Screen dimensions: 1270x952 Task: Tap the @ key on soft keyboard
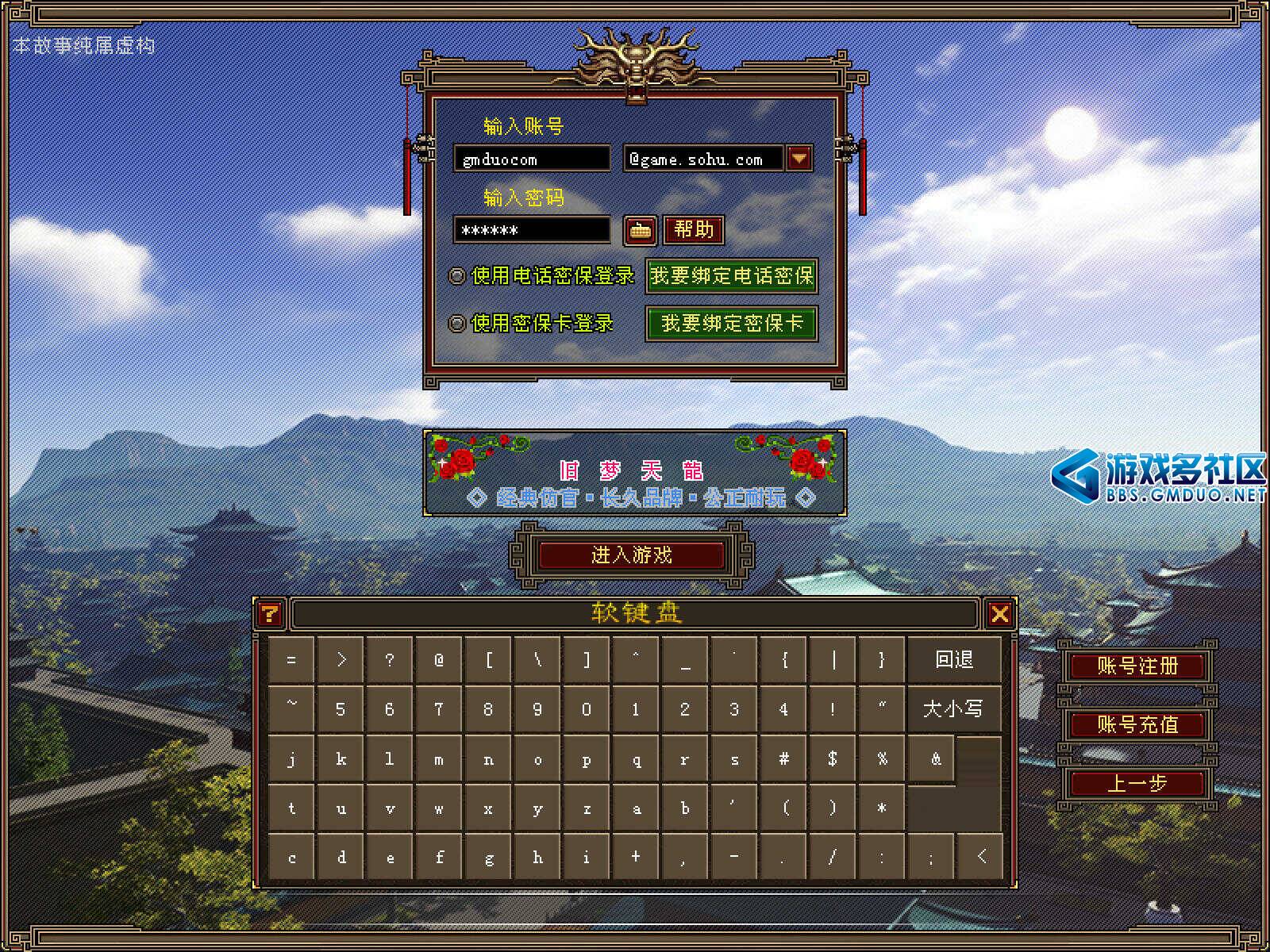tap(439, 660)
